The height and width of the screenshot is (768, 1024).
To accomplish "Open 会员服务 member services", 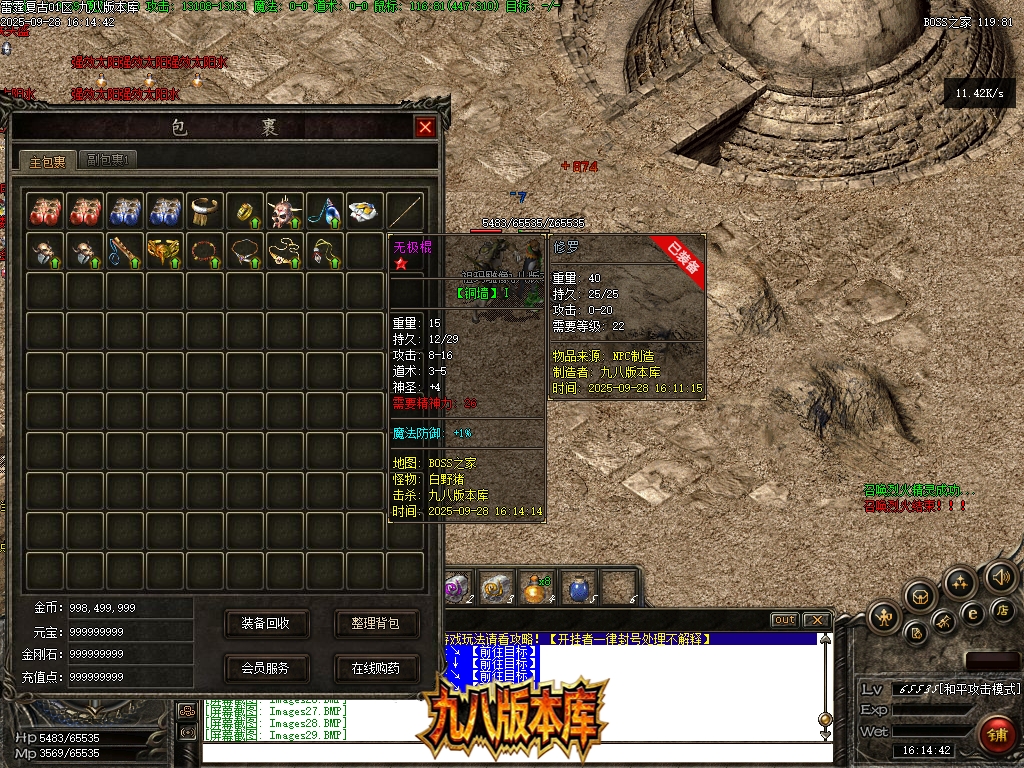I will [265, 668].
